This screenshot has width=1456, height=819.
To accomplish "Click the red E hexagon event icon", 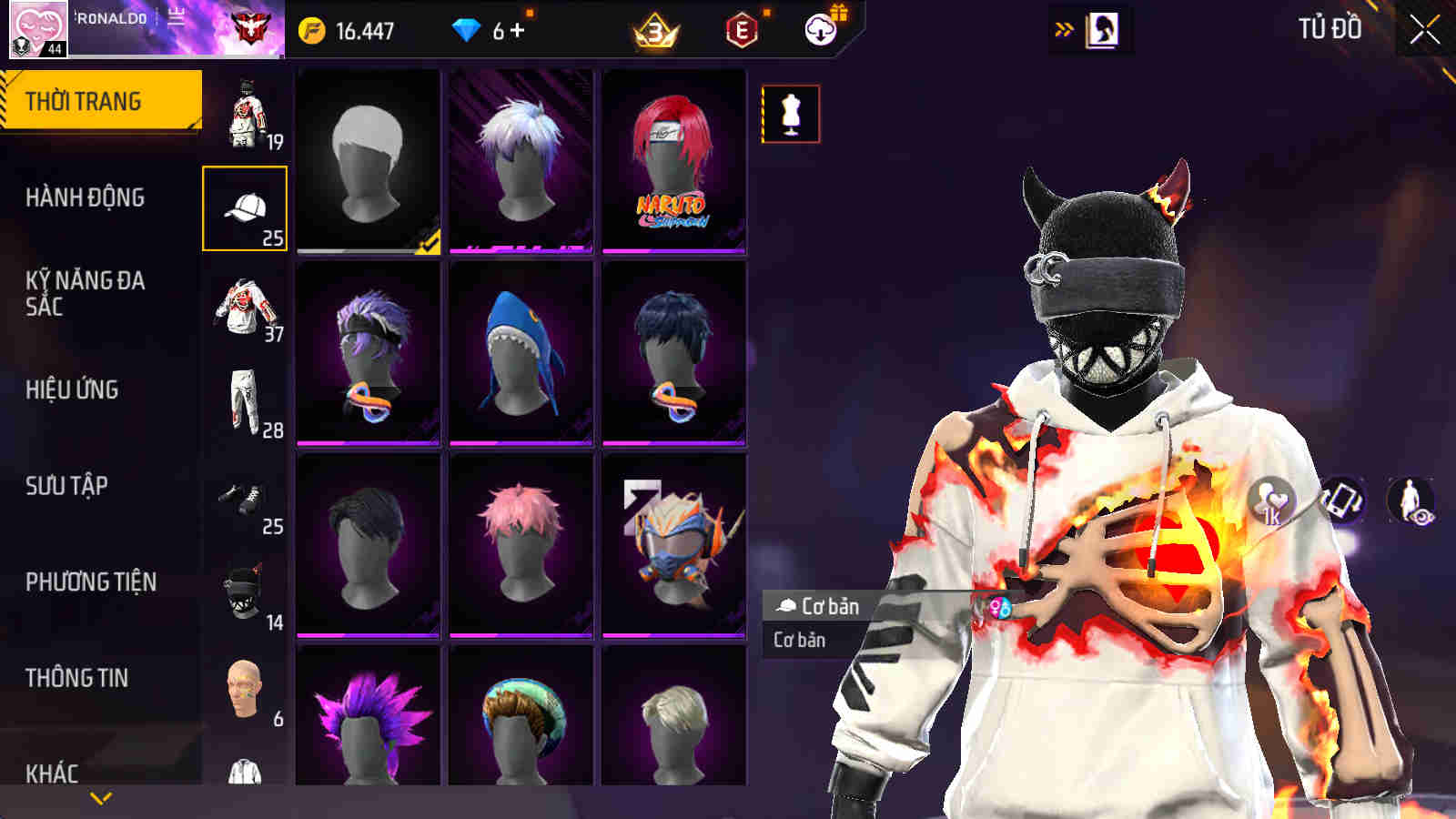I will (739, 27).
